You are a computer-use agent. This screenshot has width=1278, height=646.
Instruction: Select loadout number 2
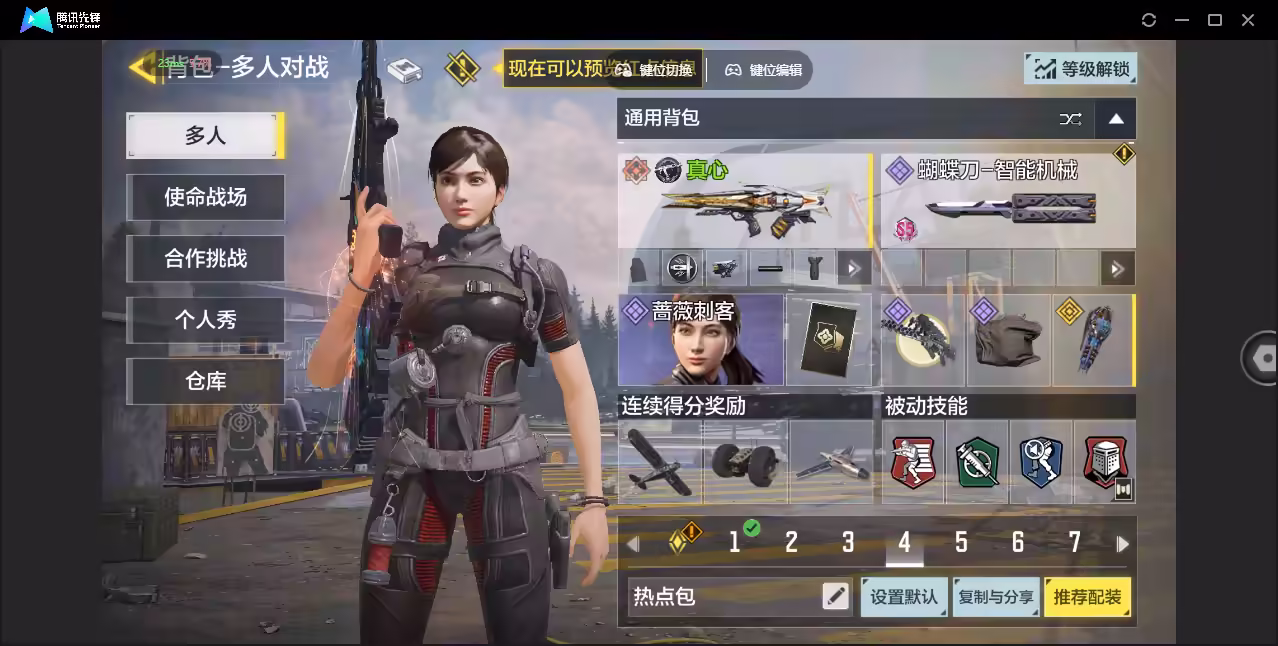[x=791, y=543]
